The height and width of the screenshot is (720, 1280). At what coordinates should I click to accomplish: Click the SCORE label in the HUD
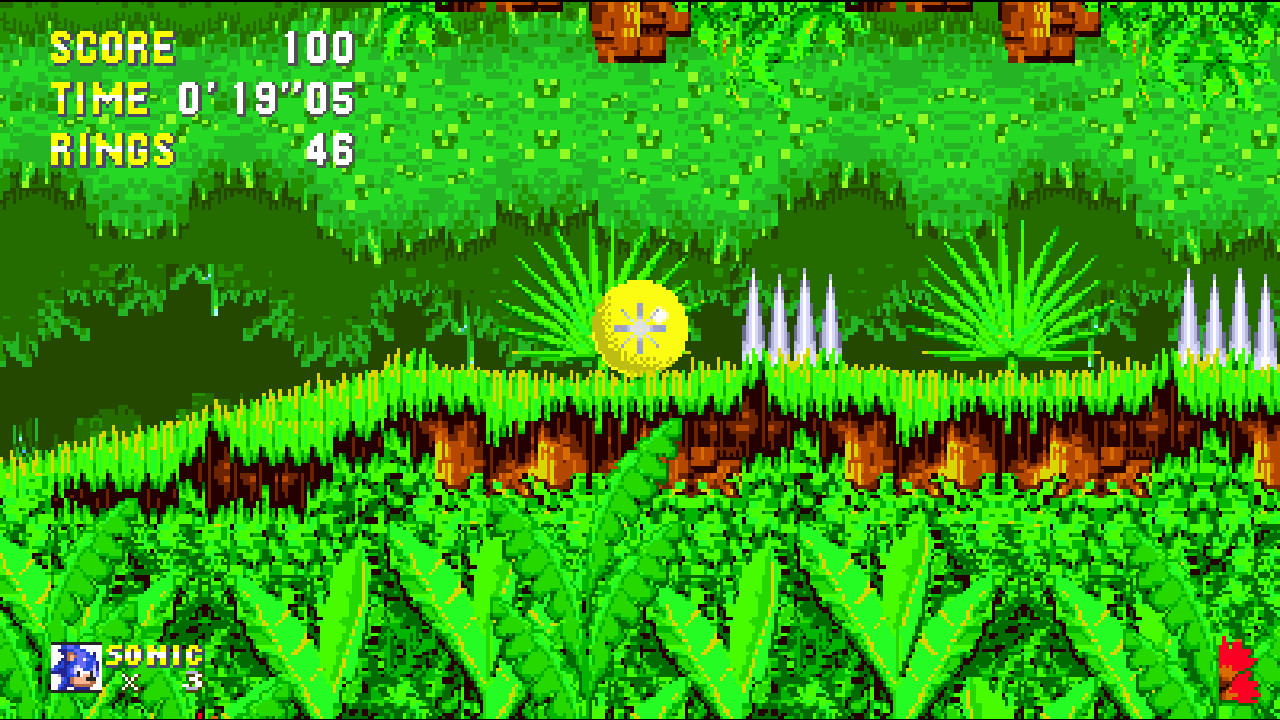110,45
